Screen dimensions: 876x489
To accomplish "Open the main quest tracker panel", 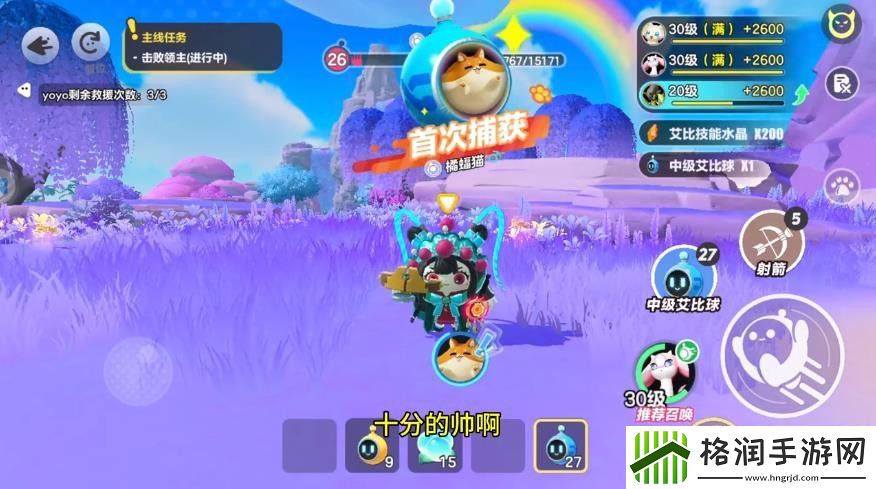I will (203, 47).
